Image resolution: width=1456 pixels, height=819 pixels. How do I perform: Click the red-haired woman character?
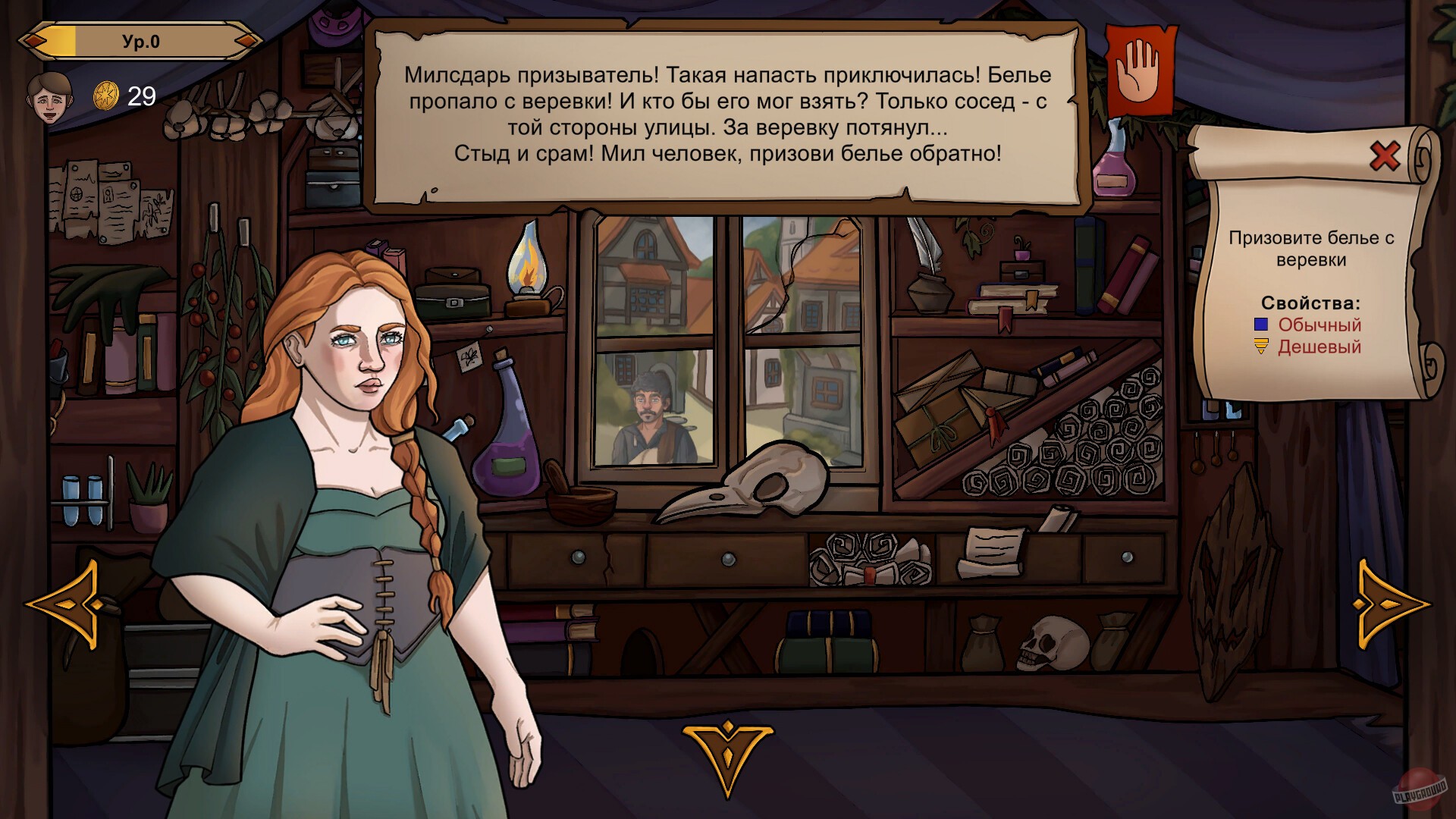(x=356, y=455)
